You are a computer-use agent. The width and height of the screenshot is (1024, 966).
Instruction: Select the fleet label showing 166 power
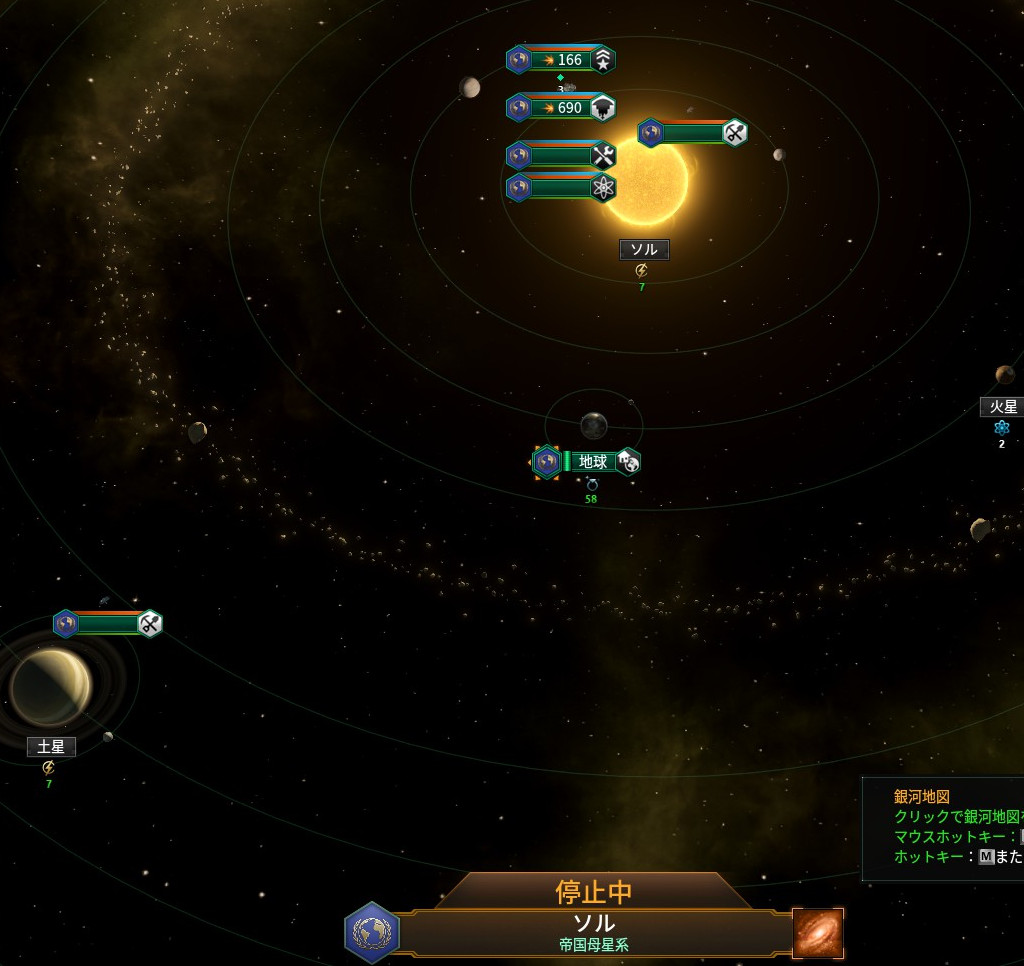561,60
